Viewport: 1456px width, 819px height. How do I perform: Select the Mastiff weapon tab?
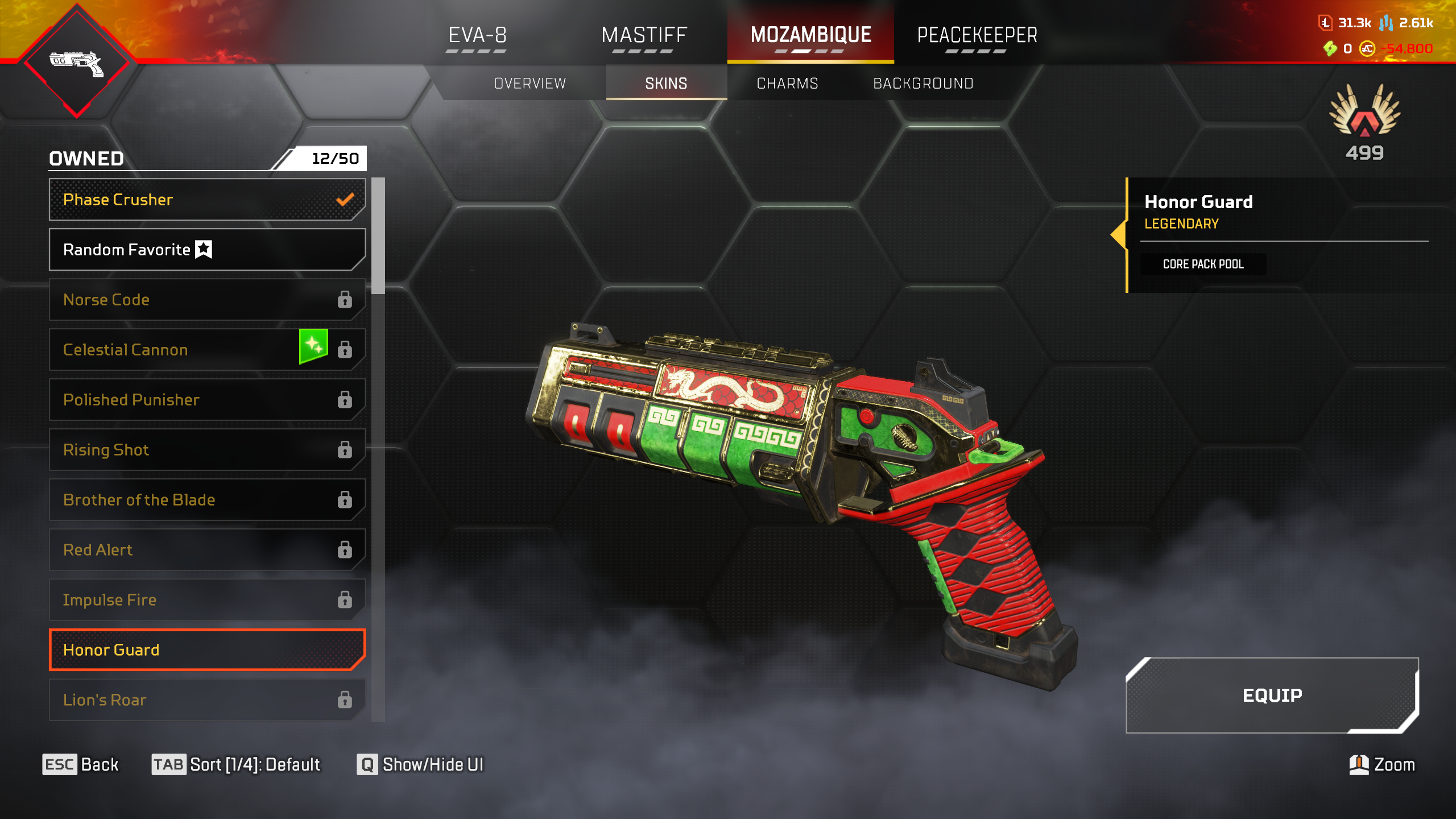point(644,35)
